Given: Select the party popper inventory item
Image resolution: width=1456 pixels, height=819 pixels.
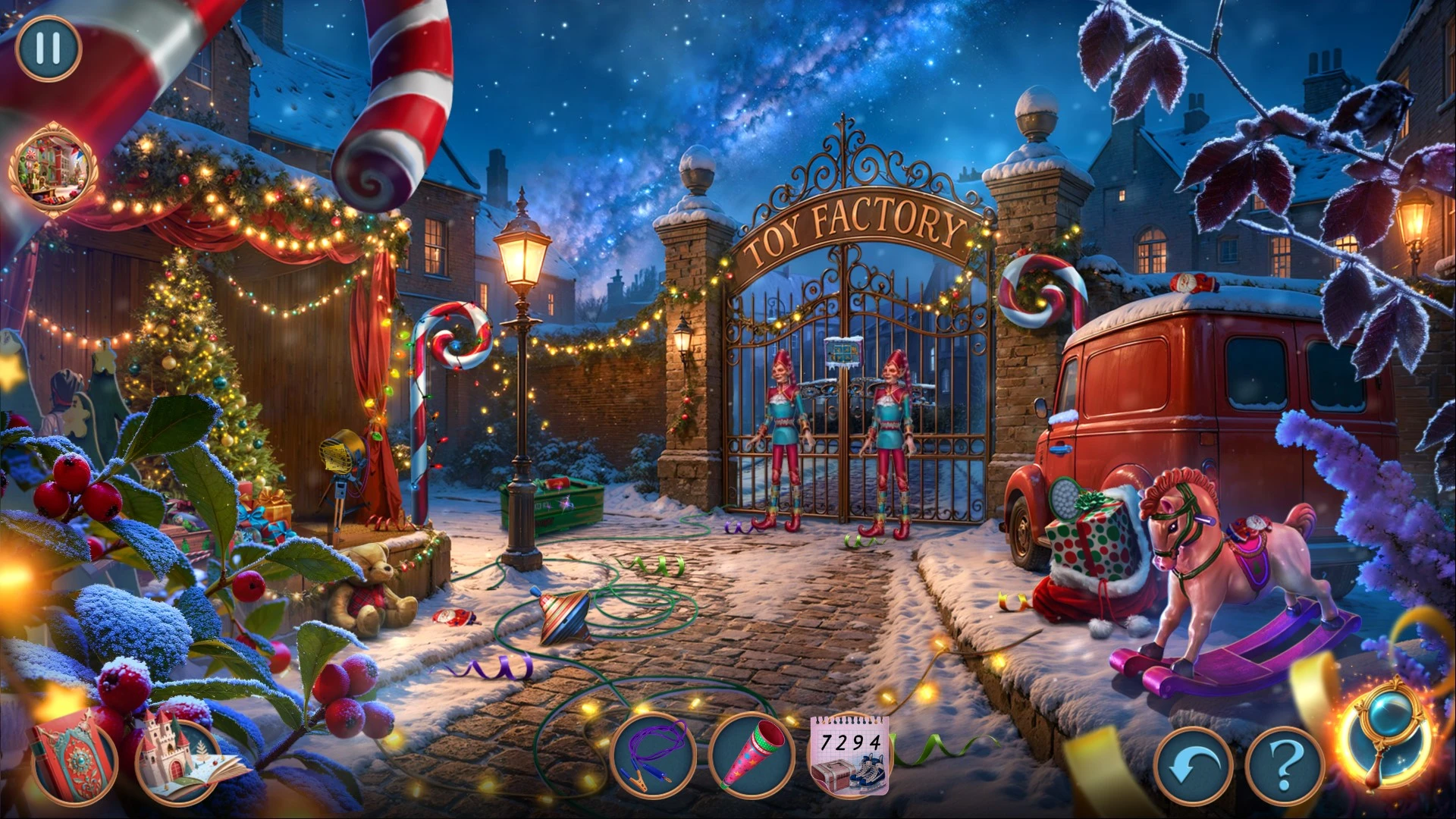Looking at the screenshot, I should (x=752, y=756).
